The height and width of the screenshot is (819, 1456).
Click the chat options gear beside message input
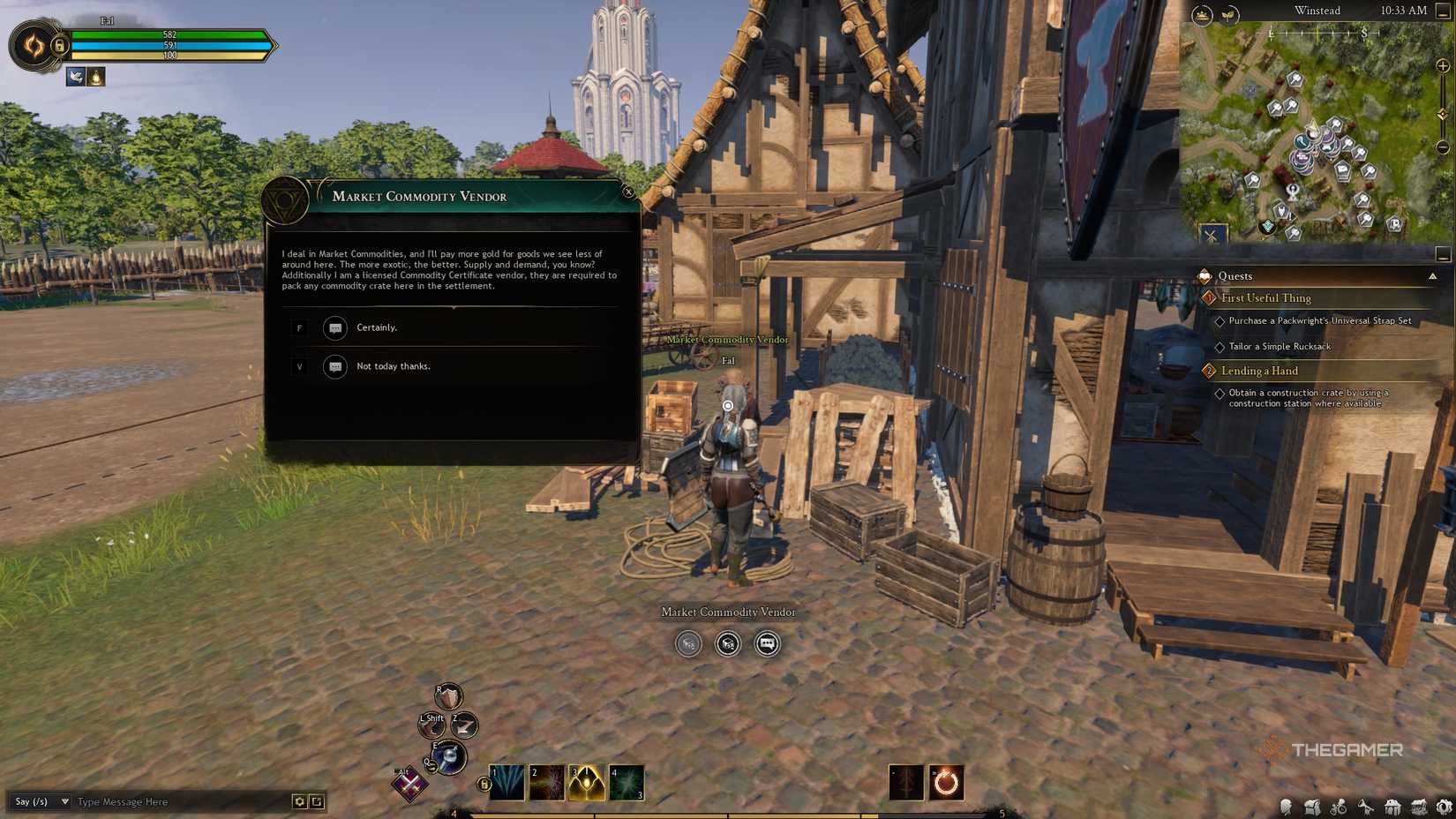point(298,802)
